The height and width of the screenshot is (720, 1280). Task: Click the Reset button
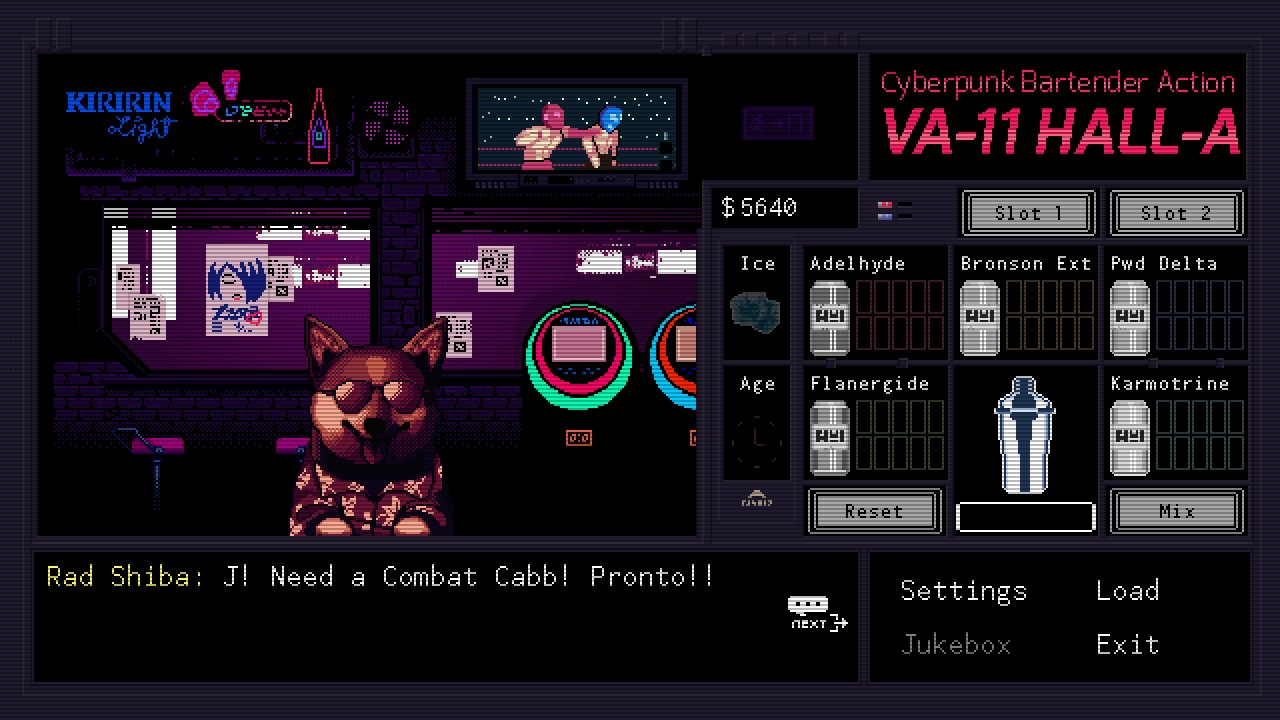[x=874, y=511]
